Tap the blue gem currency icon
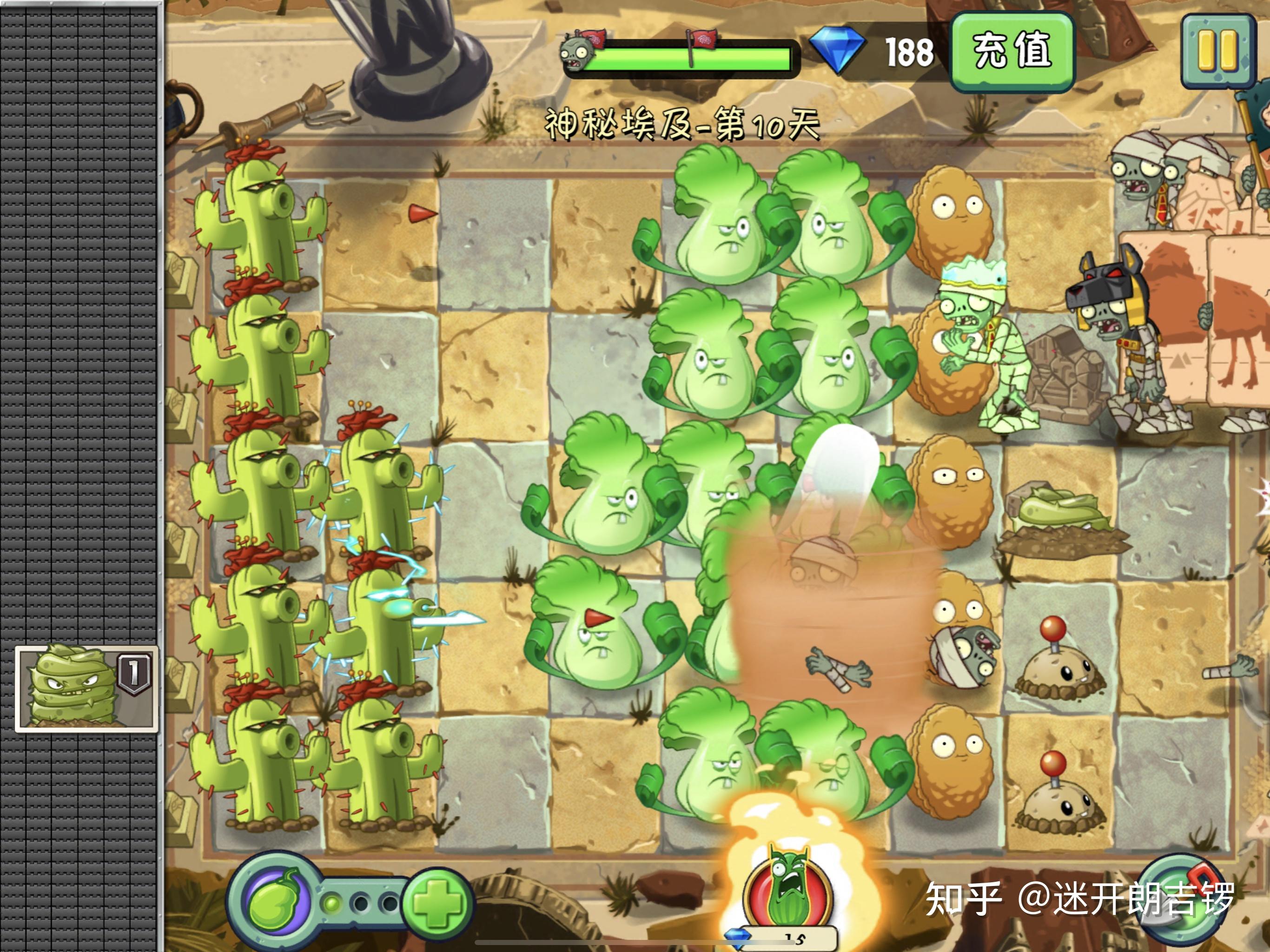 837,52
